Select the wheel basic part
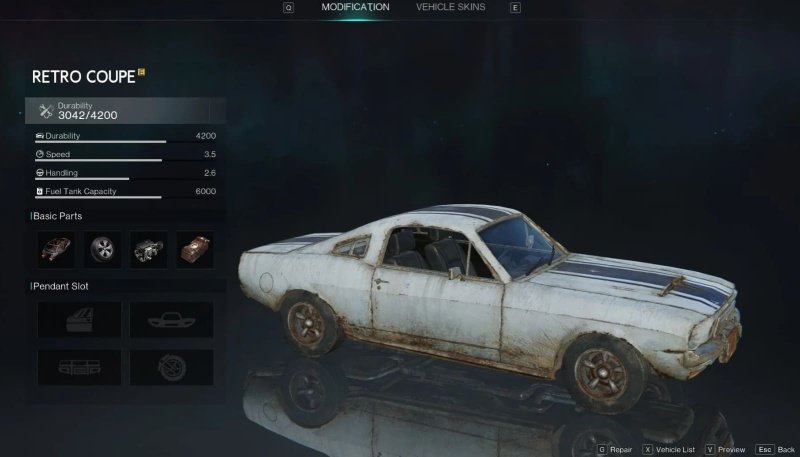 click(x=103, y=250)
